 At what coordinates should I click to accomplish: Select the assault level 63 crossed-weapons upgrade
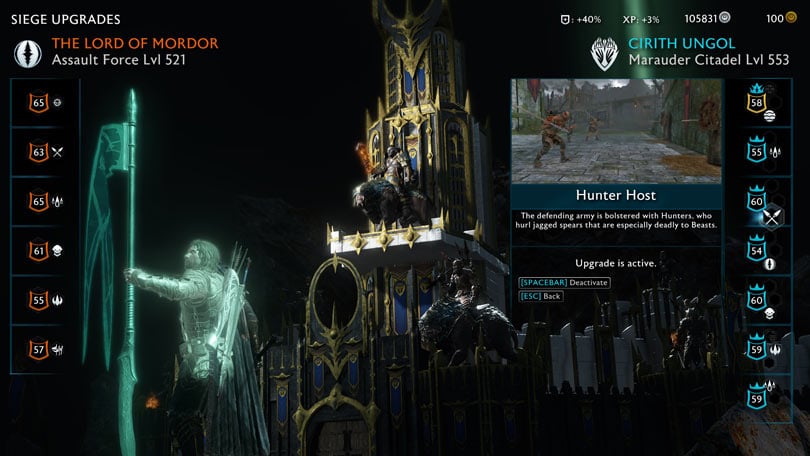click(x=45, y=152)
